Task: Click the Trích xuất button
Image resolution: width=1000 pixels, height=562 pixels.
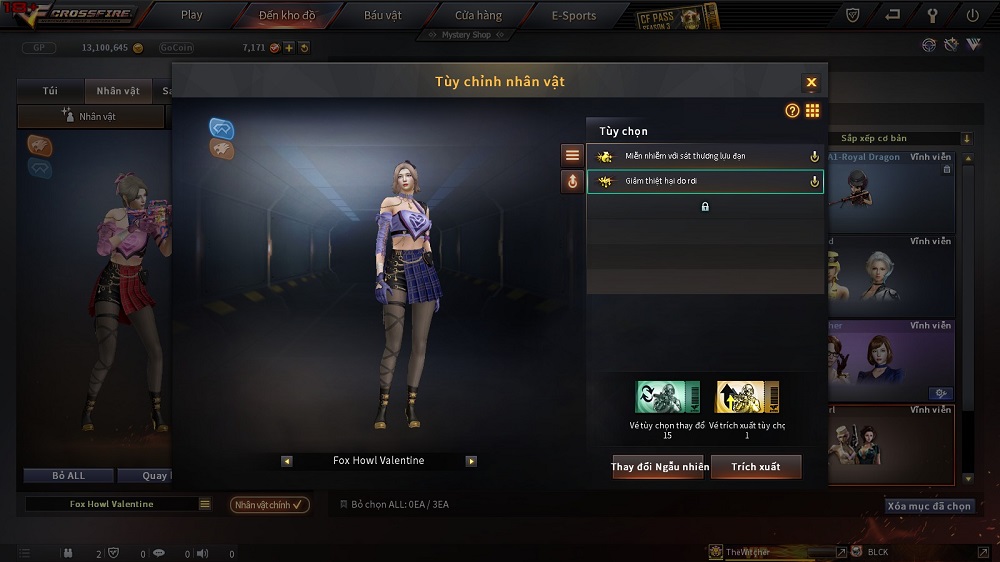Action: click(x=755, y=467)
